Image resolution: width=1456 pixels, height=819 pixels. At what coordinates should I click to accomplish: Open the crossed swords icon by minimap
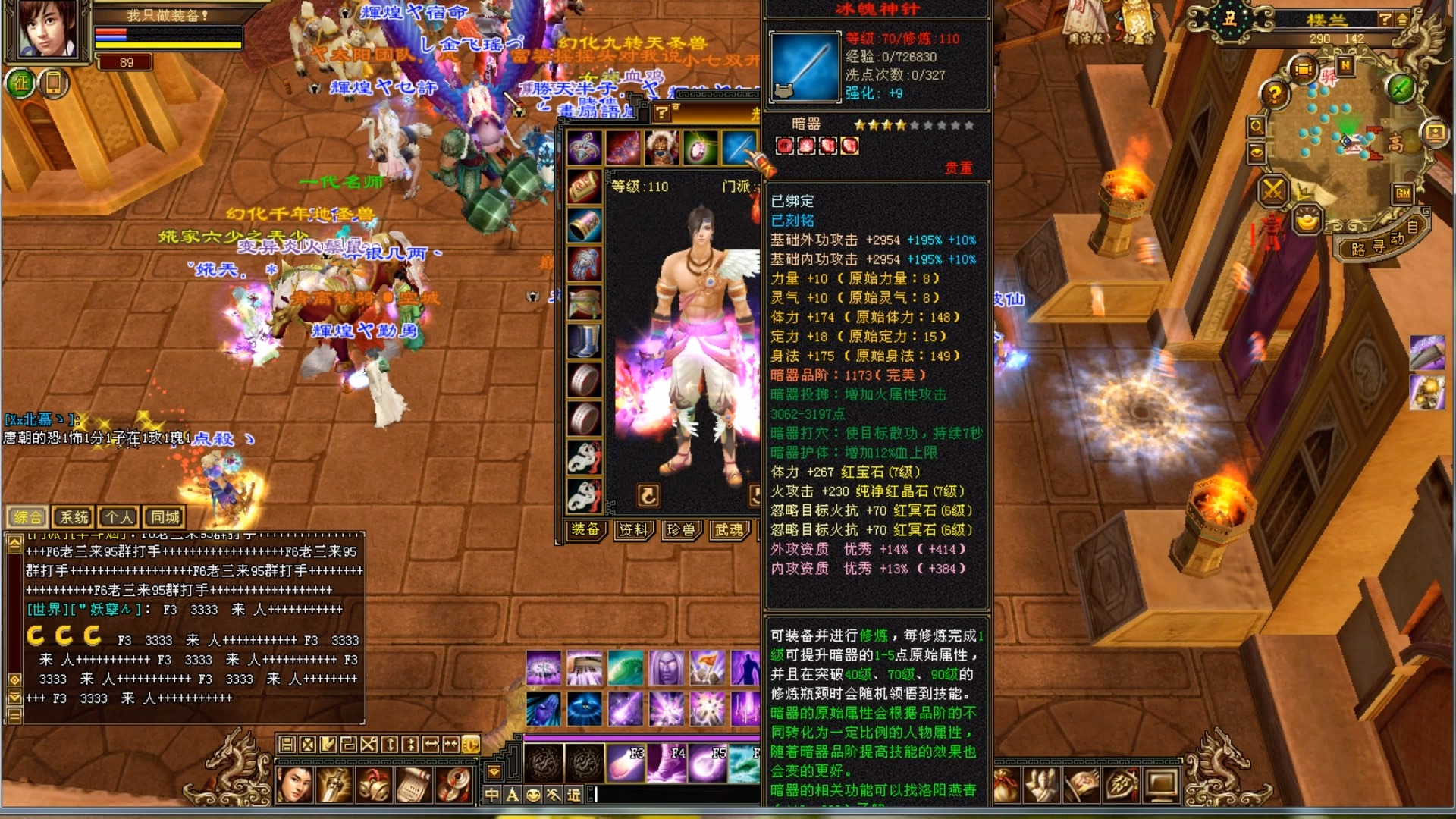click(x=1273, y=190)
